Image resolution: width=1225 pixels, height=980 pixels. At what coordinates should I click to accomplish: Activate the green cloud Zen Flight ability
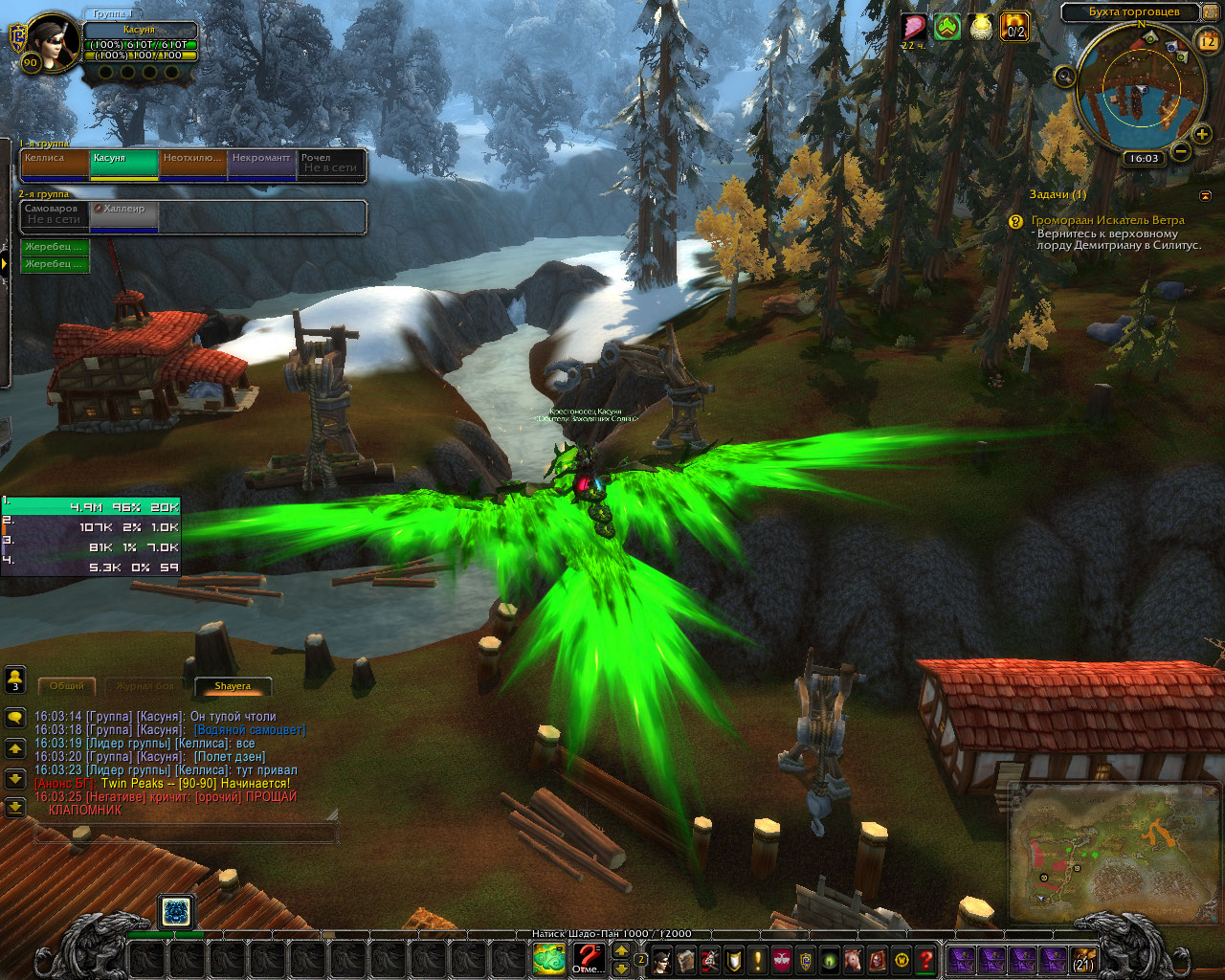point(549,957)
